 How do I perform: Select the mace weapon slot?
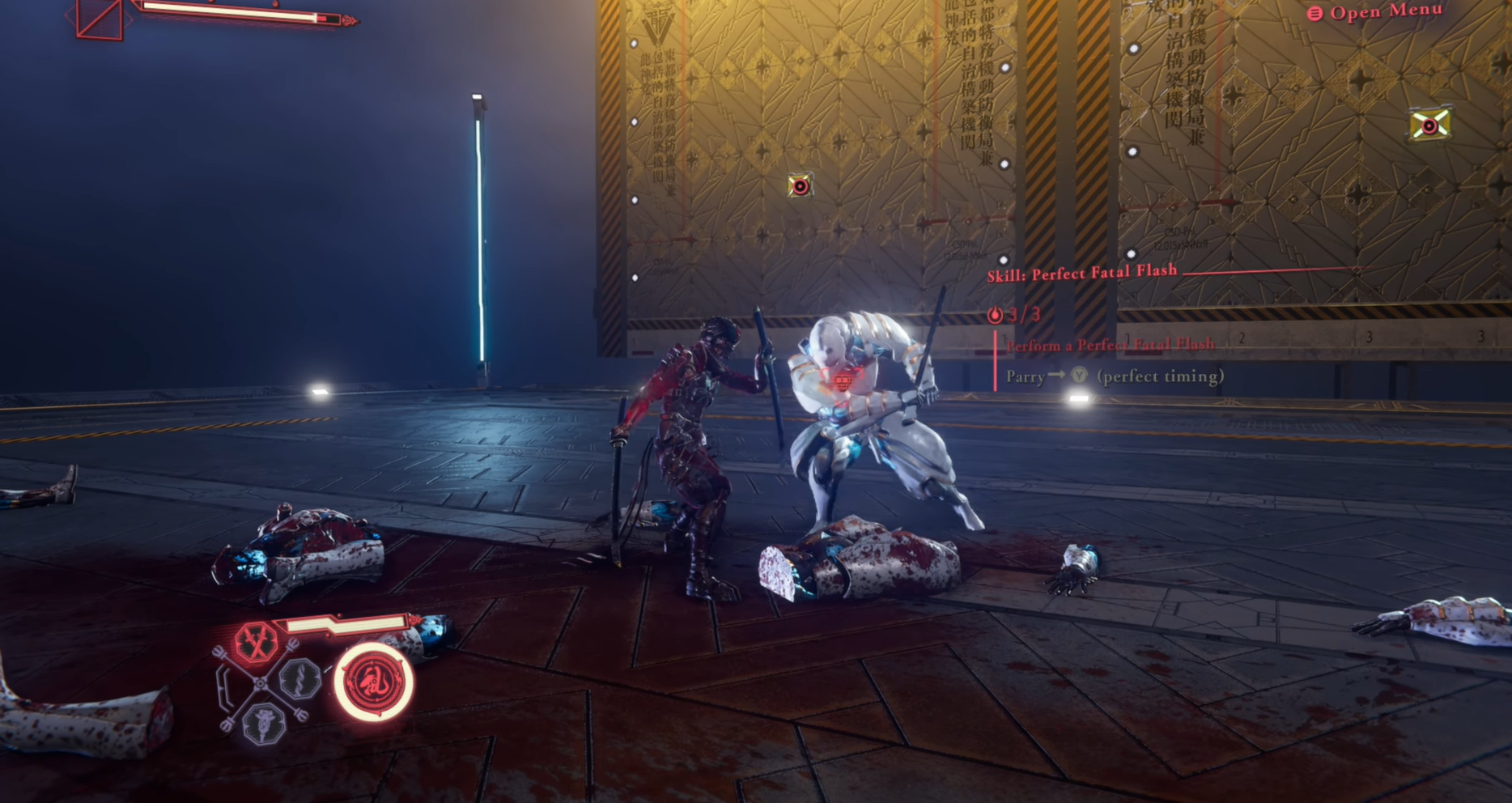pos(263,720)
